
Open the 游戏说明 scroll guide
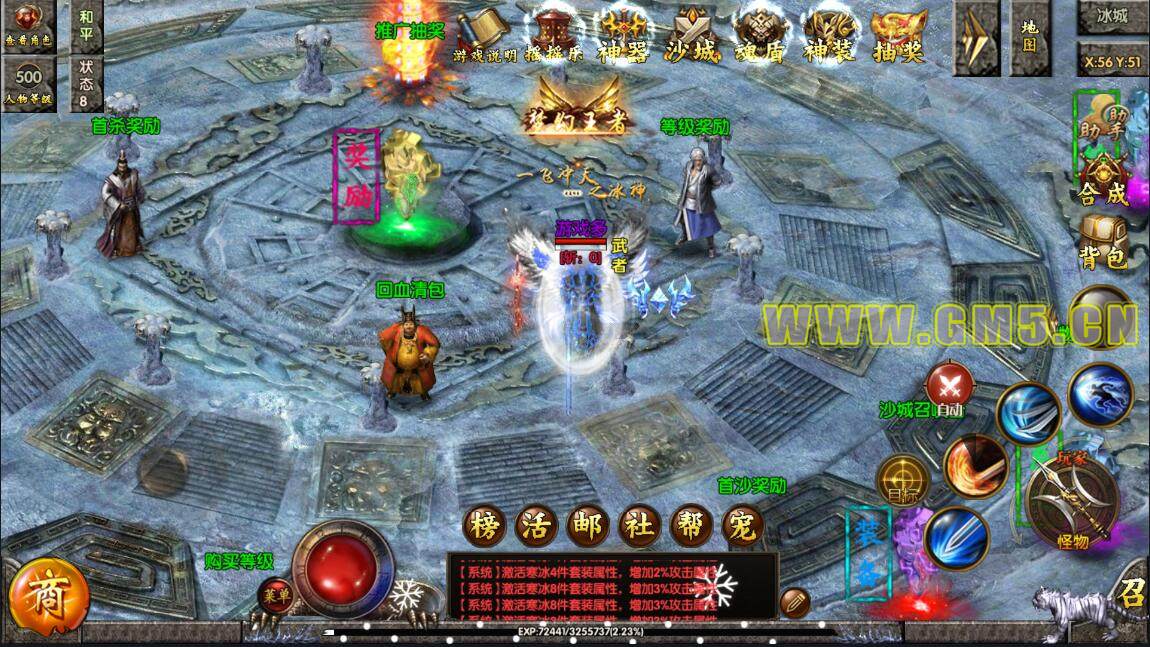point(485,37)
